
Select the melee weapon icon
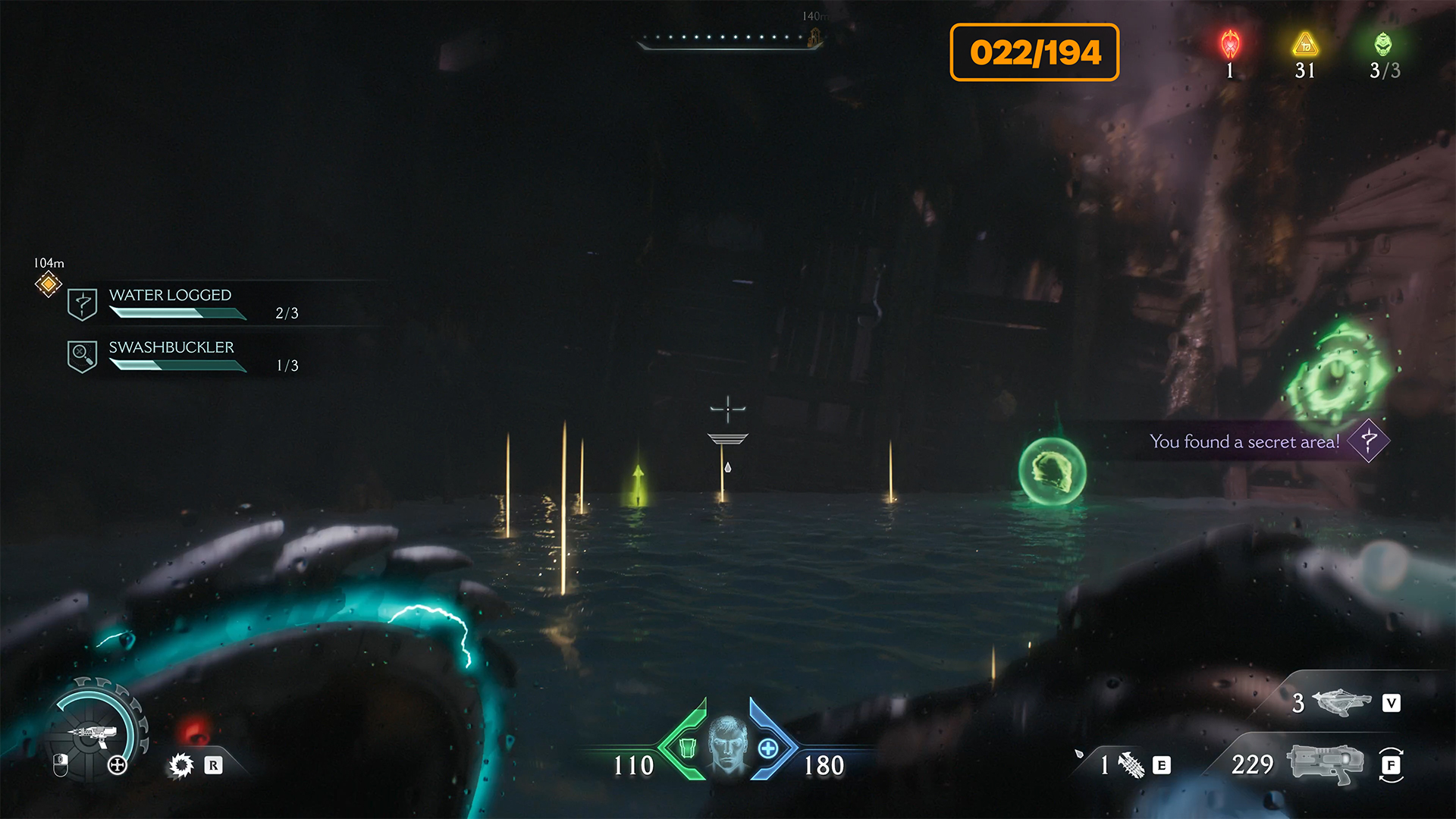tap(1131, 765)
